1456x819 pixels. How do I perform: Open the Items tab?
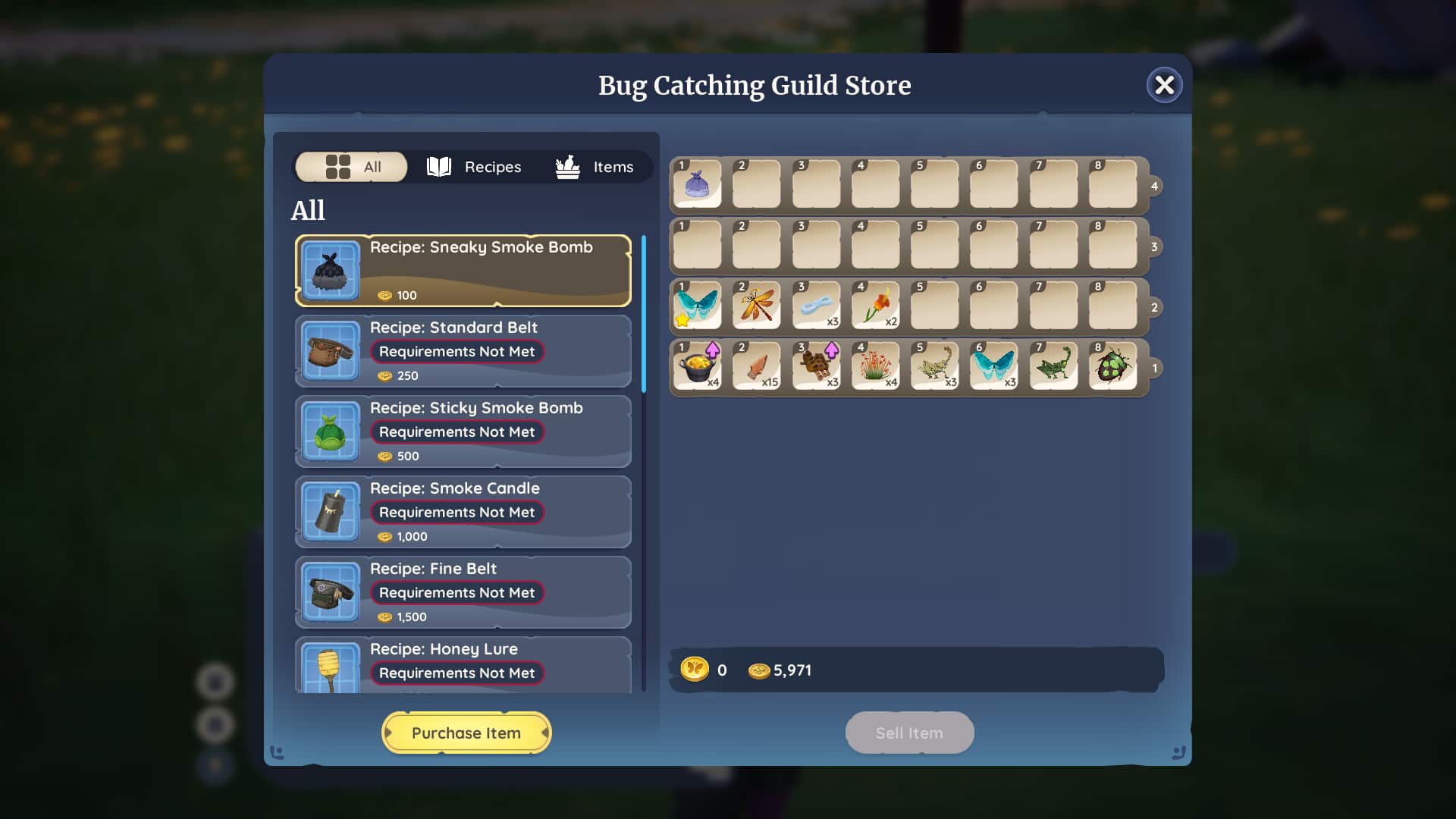pos(595,167)
